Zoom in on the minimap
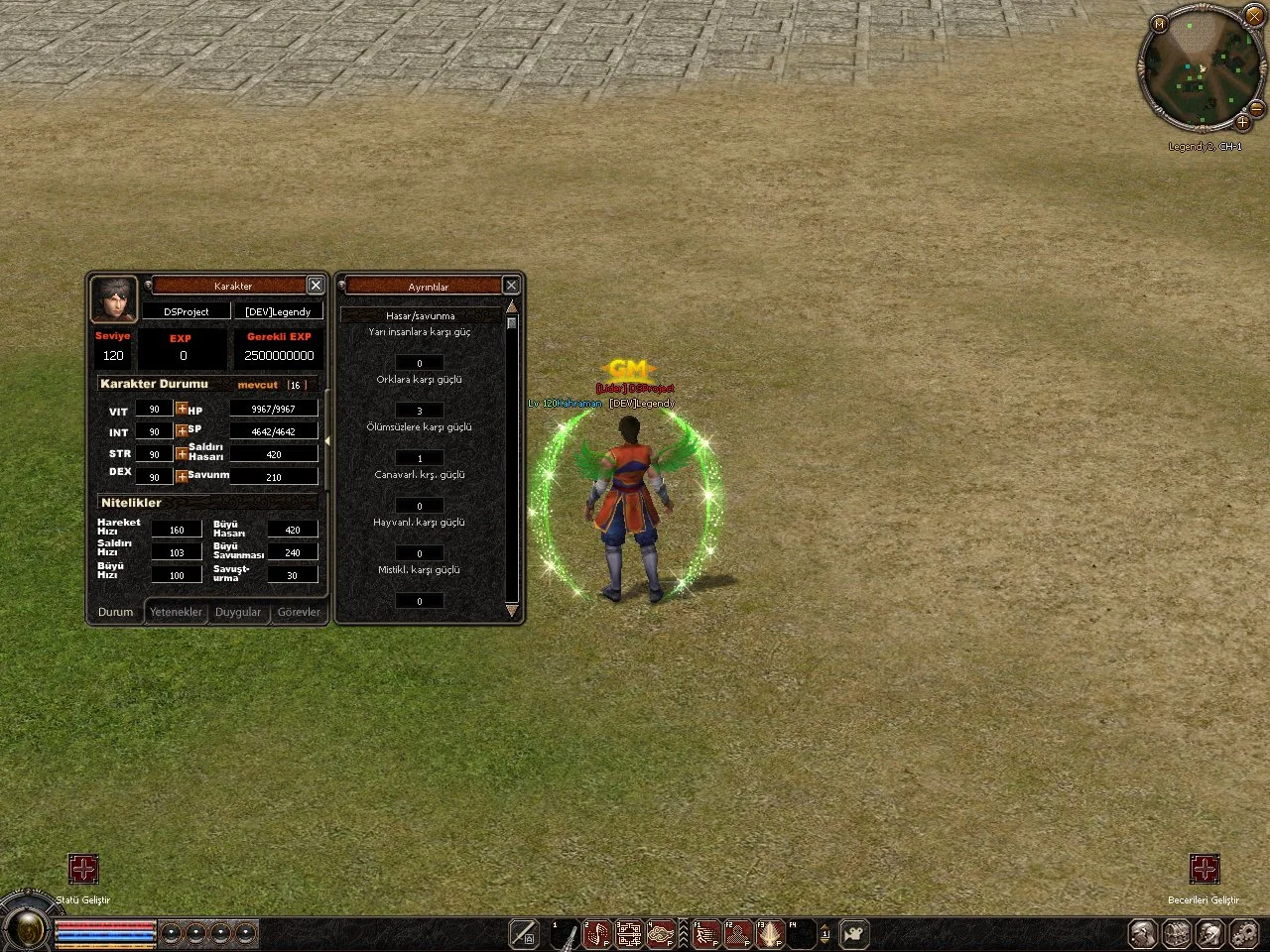This screenshot has height=952, width=1270. click(x=1242, y=122)
